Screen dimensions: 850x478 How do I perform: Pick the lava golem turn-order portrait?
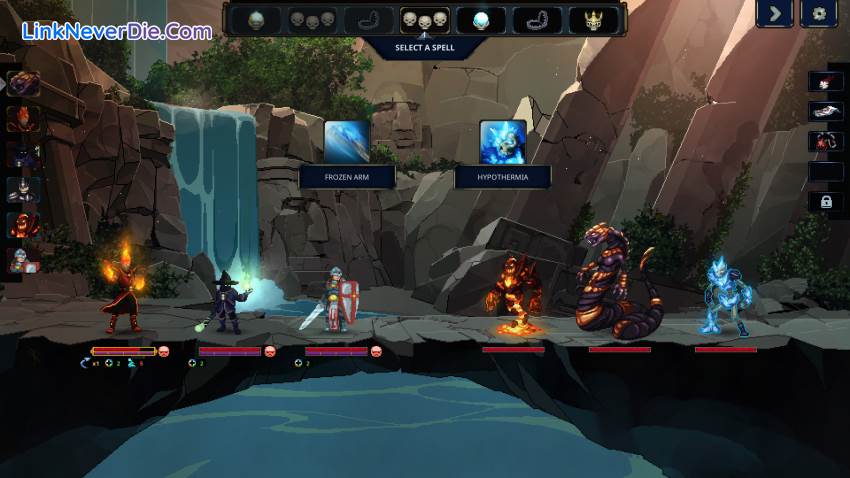pyautogui.click(x=24, y=225)
